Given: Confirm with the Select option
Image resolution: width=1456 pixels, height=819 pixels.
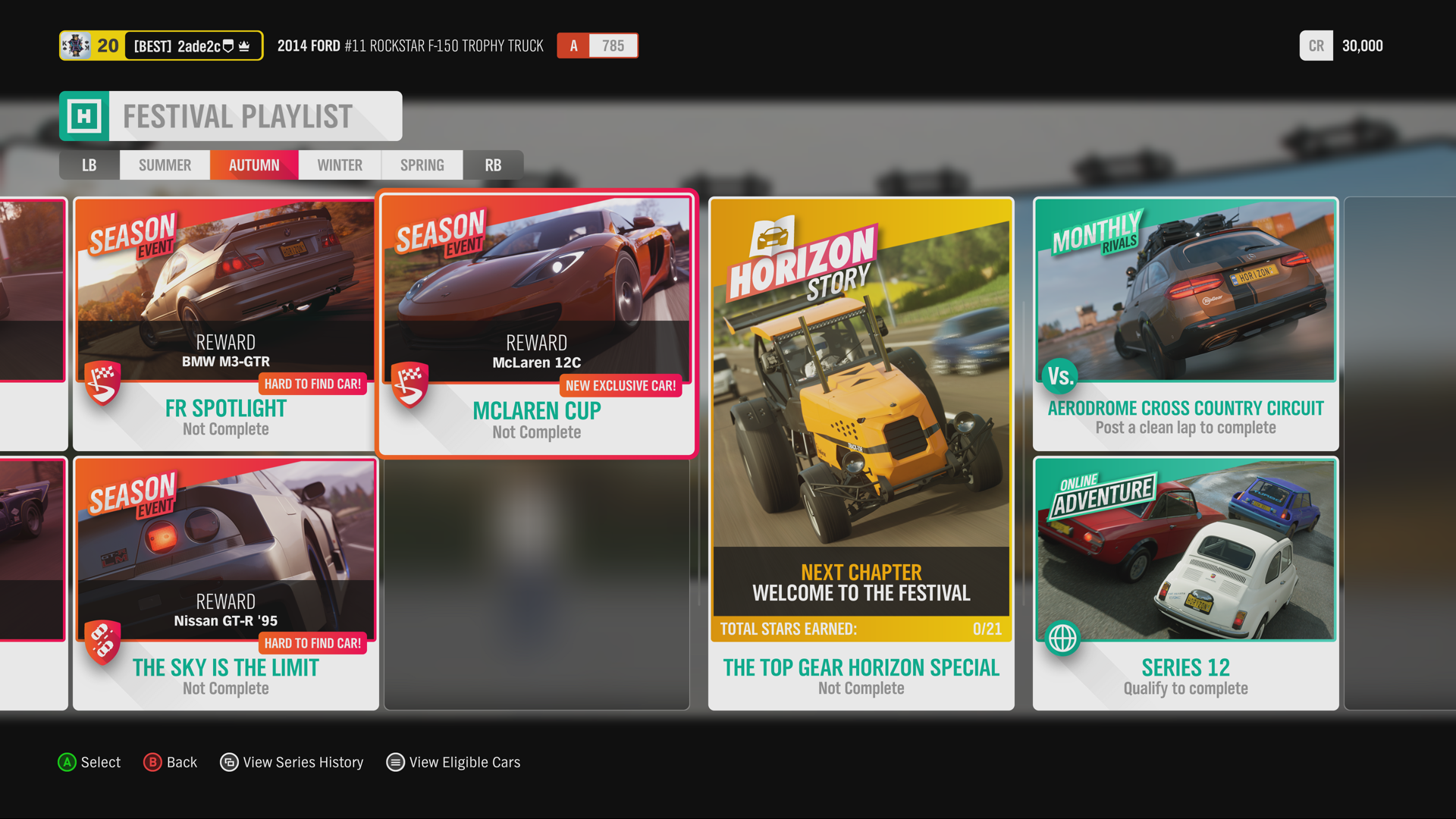Looking at the screenshot, I should click(x=89, y=762).
